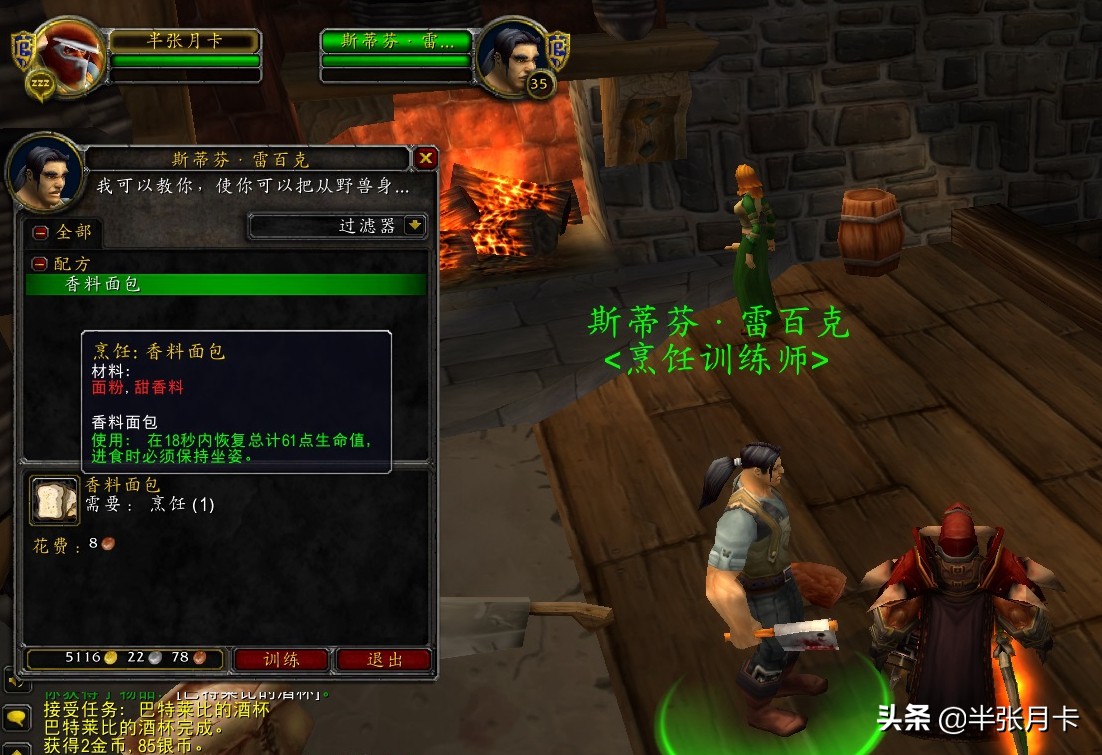Viewport: 1102px width, 755px height.
Task: Select the player portrait 半张月卡
Action: click(x=70, y=55)
